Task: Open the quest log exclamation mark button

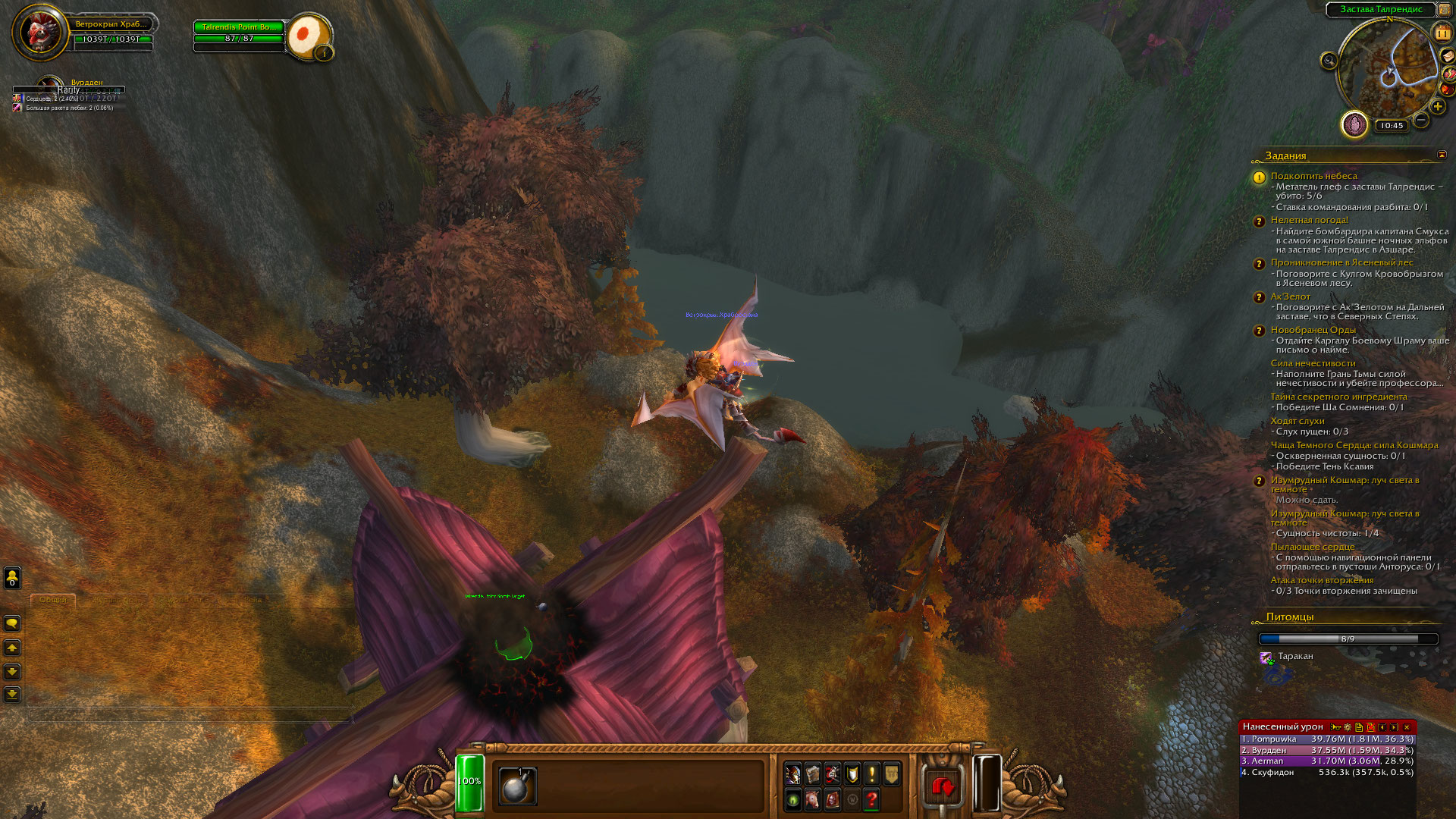Action: pos(872,774)
